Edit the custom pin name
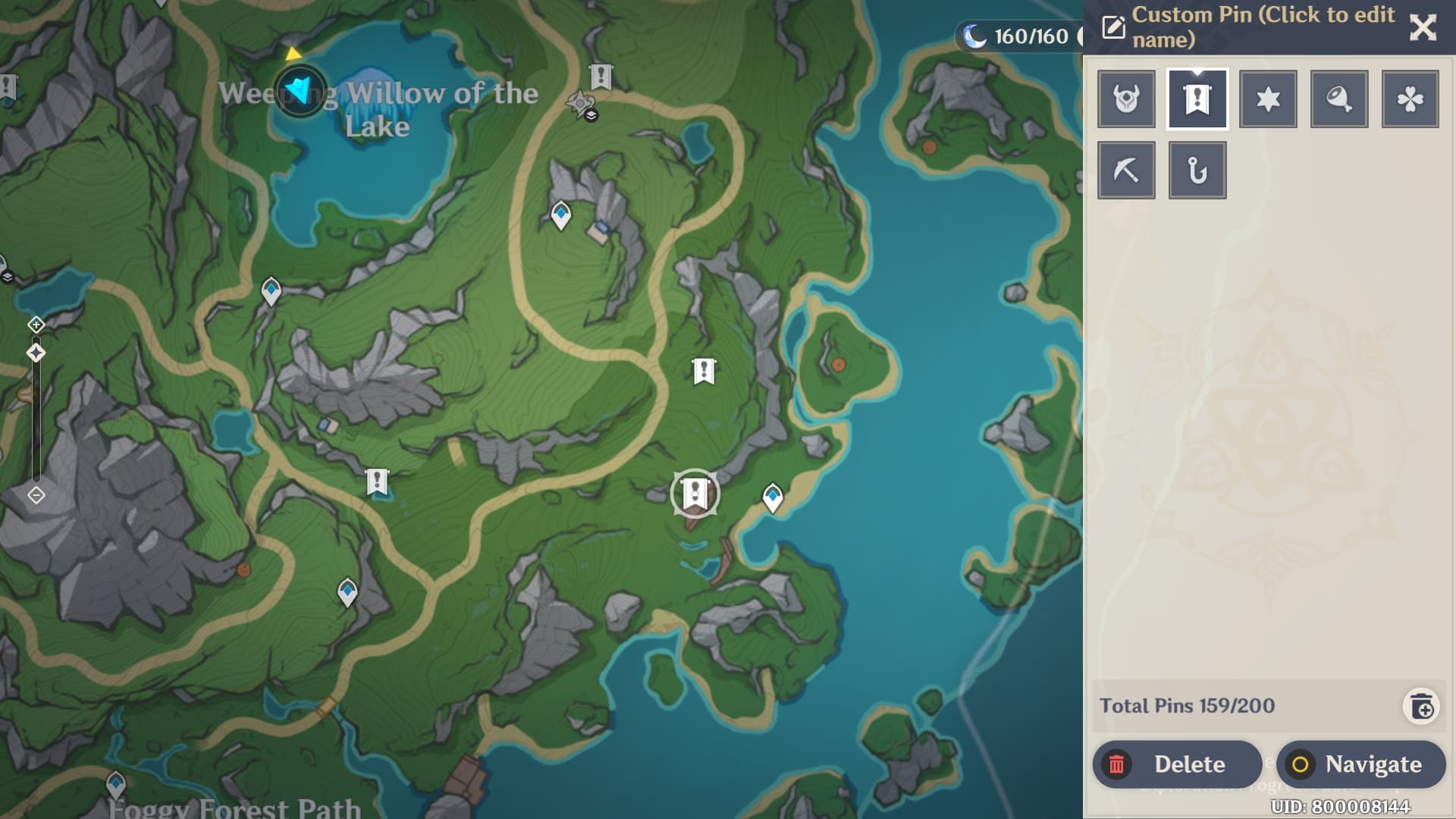The image size is (1456, 819). tap(1113, 27)
